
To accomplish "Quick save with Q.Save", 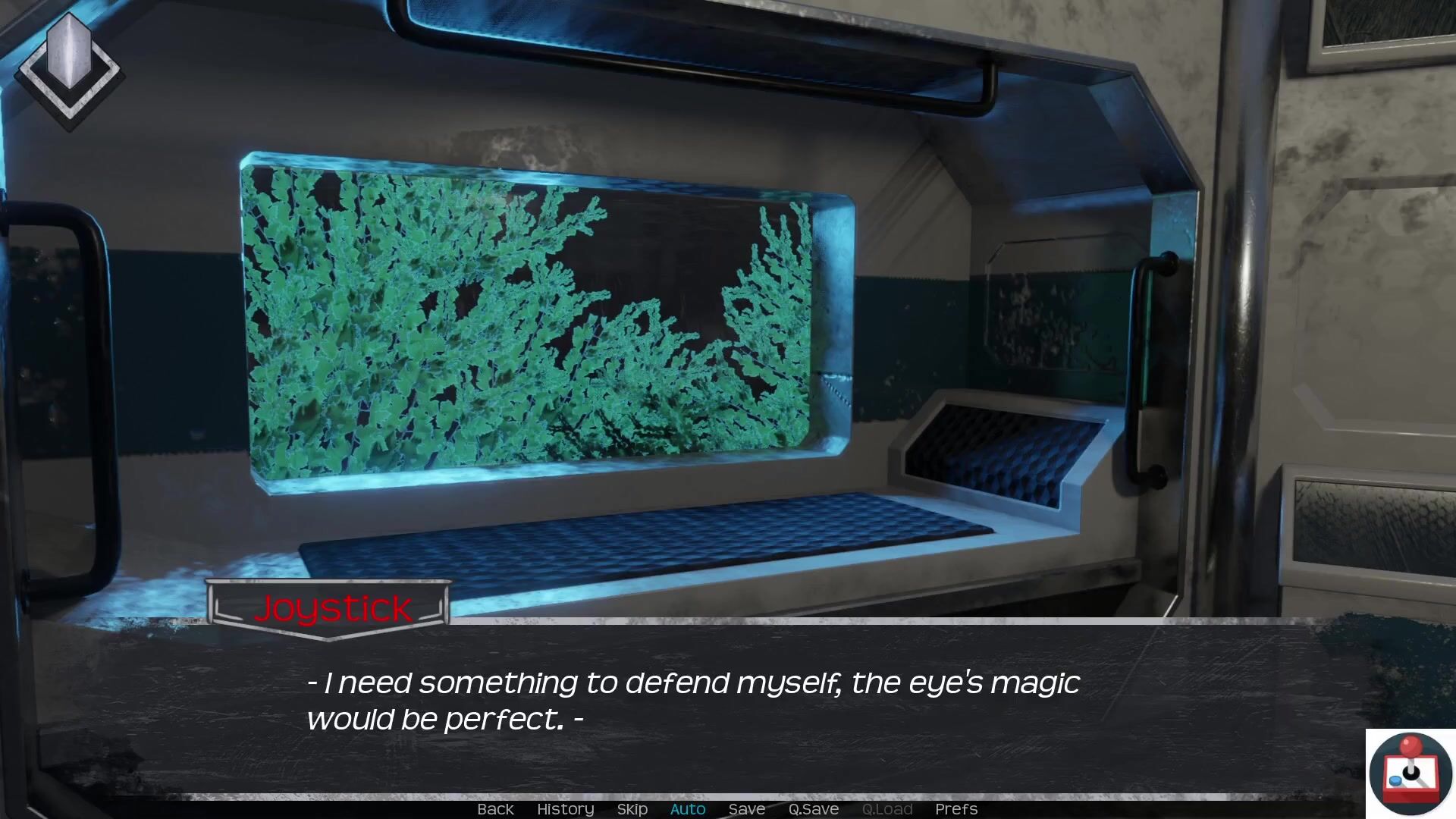I will 813,809.
